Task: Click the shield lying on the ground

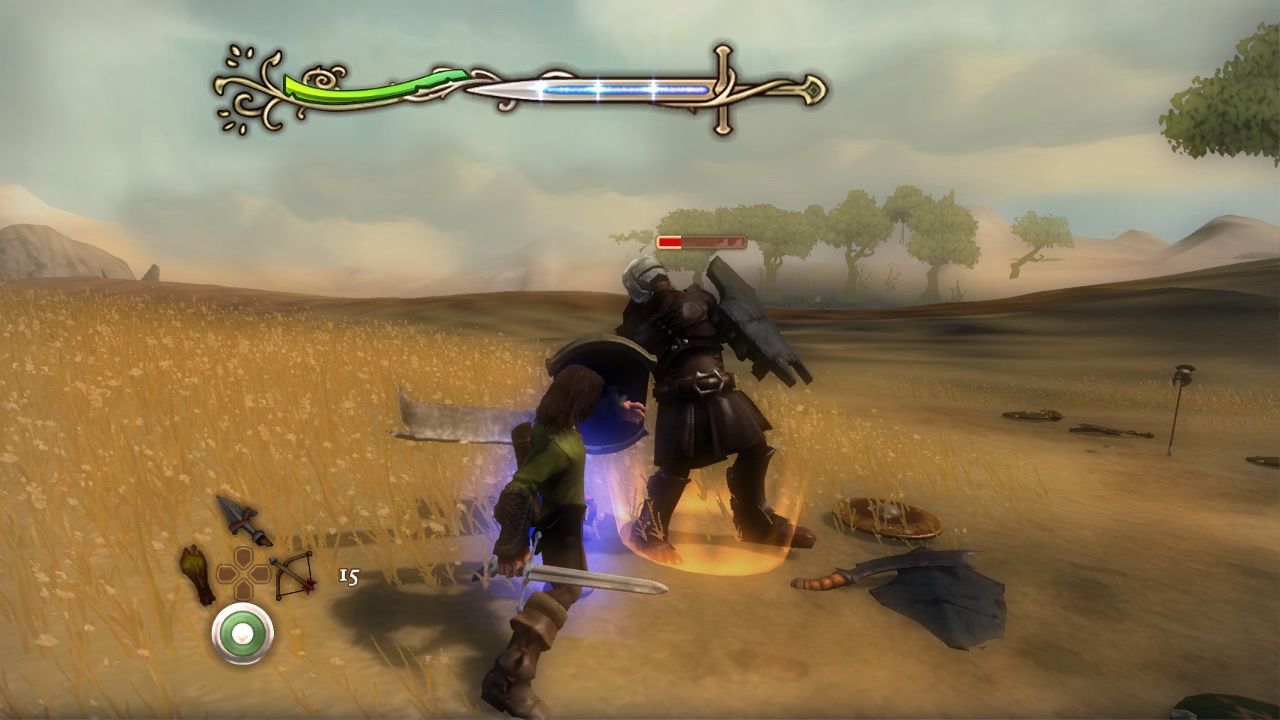Action: [x=885, y=518]
